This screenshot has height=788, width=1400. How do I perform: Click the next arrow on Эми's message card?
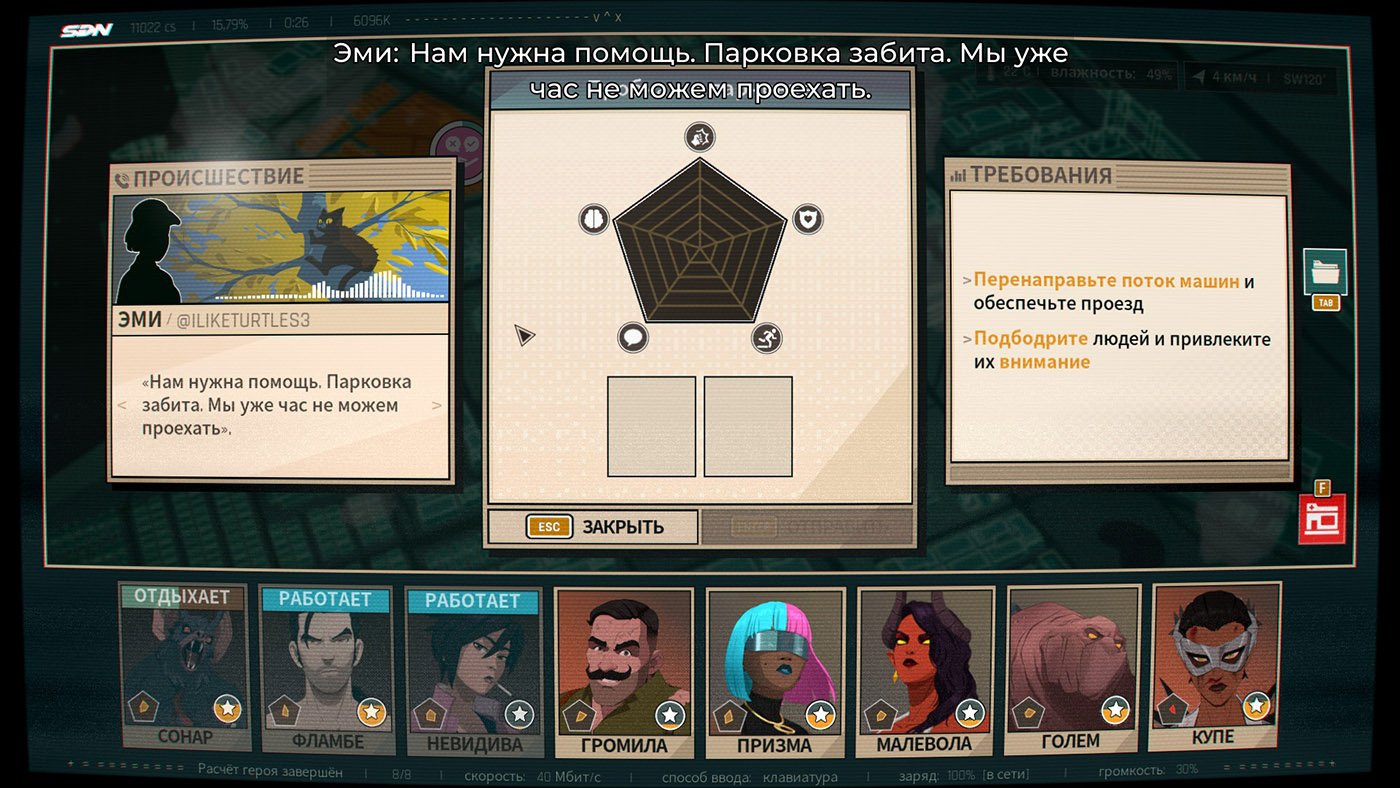pyautogui.click(x=438, y=405)
